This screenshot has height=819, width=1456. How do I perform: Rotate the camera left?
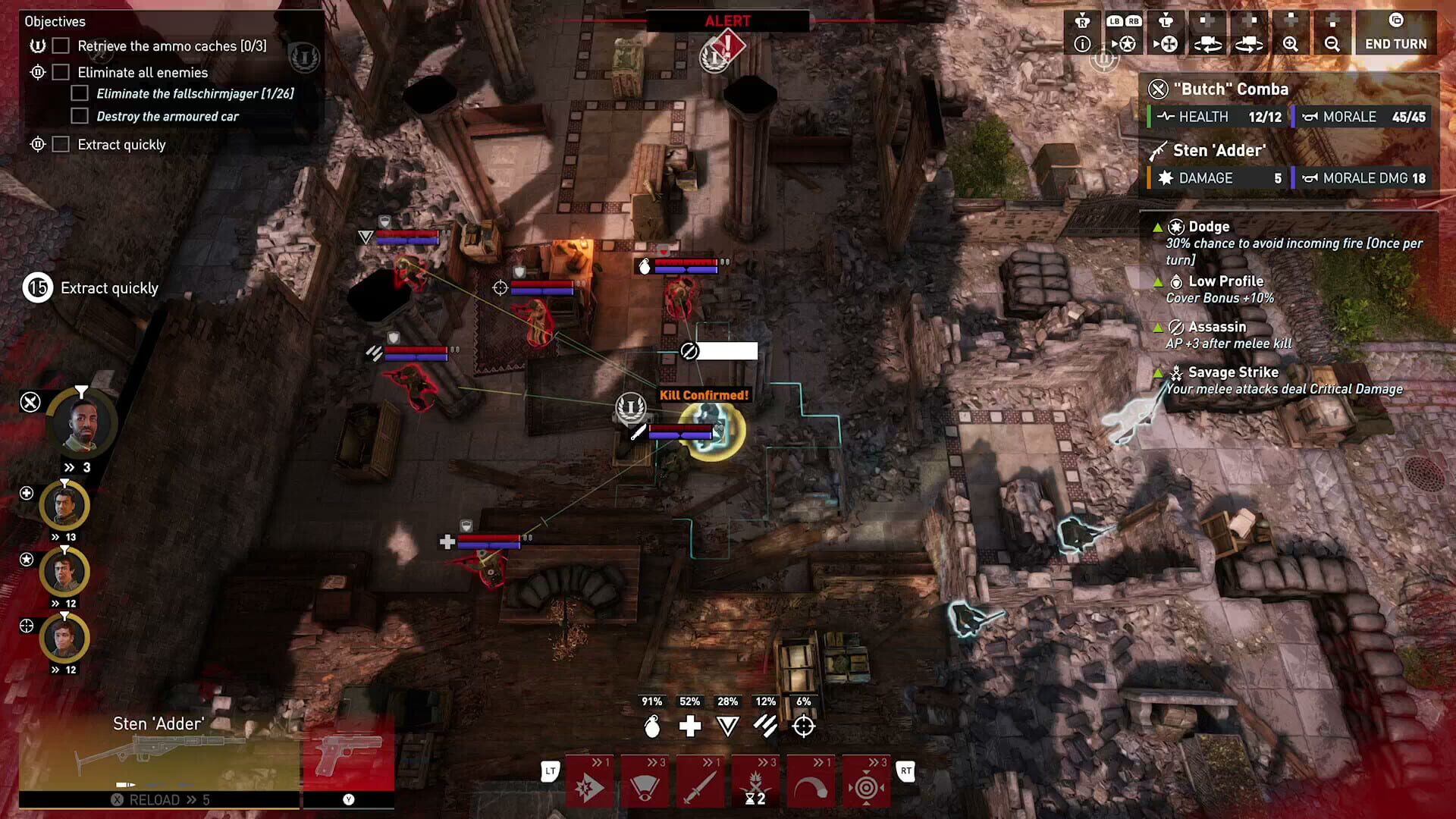pyautogui.click(x=1209, y=43)
